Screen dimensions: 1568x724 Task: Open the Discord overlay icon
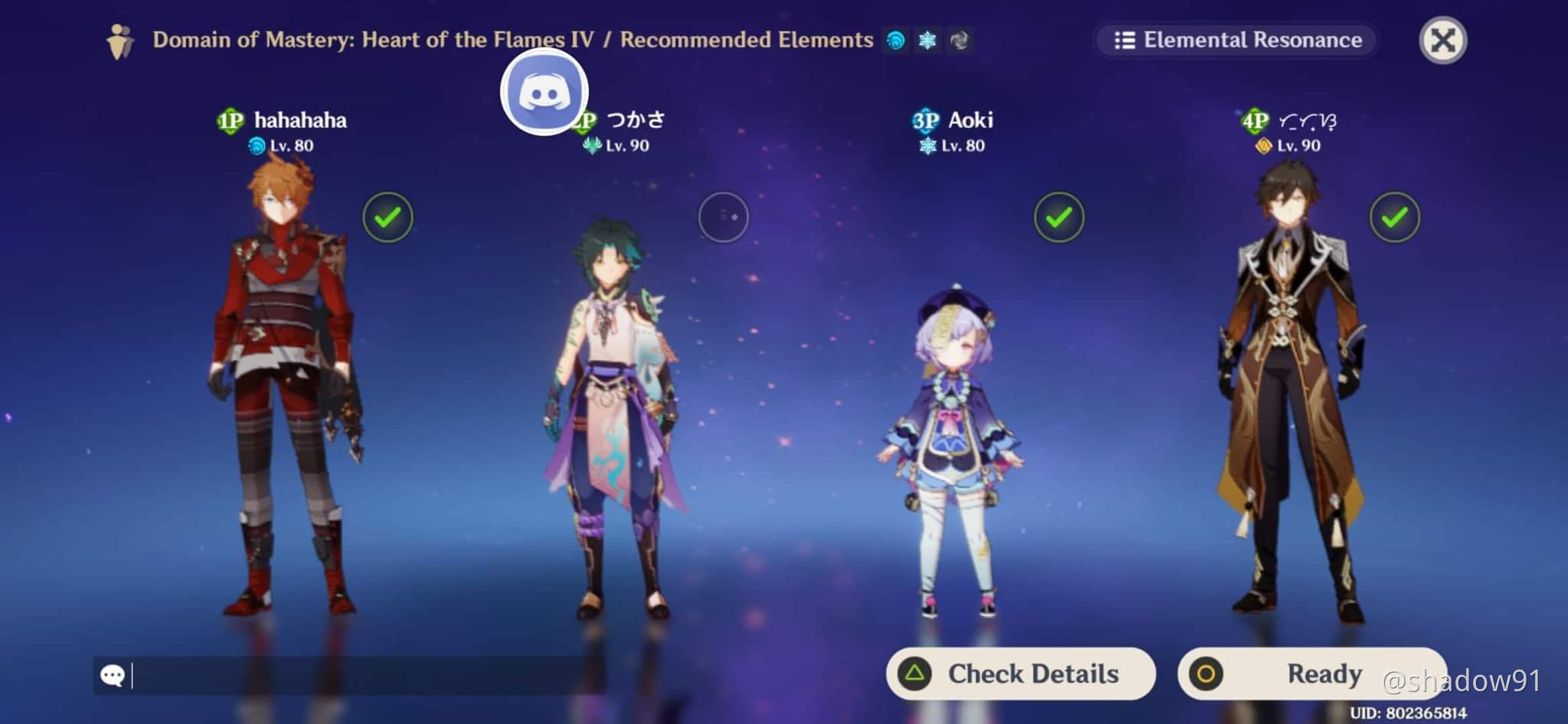[x=545, y=91]
